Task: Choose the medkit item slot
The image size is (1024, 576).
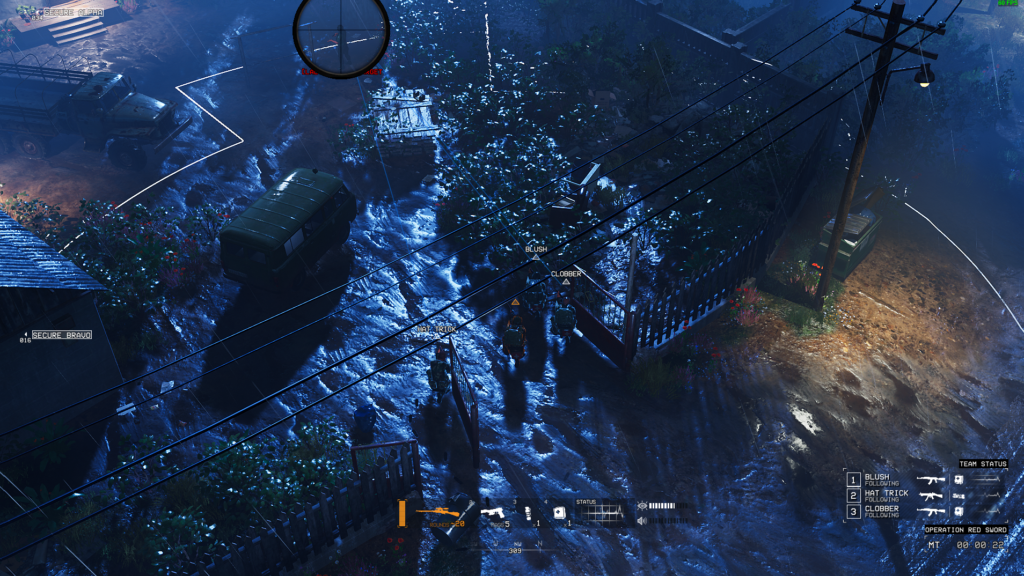Action: coord(560,514)
